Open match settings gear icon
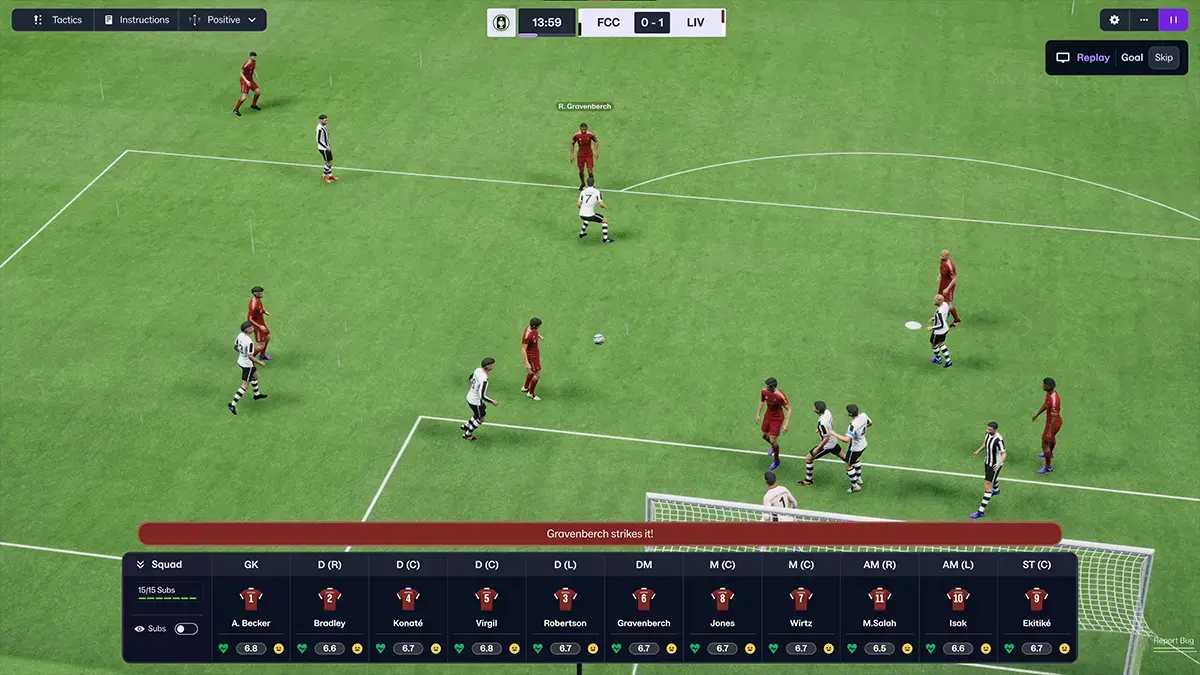Viewport: 1200px width, 675px height. pyautogui.click(x=1115, y=20)
